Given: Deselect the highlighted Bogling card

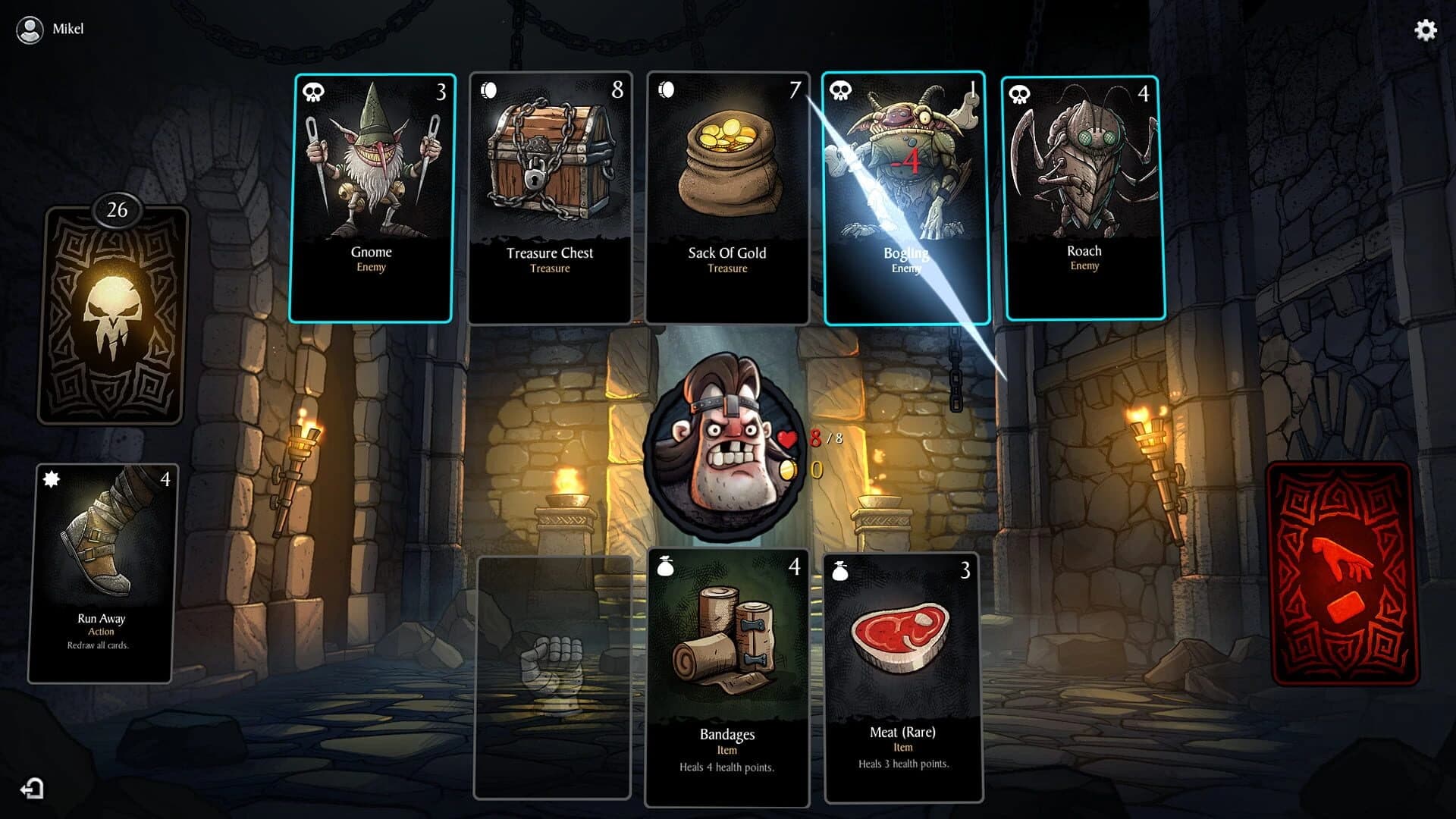Looking at the screenshot, I should click(907, 197).
